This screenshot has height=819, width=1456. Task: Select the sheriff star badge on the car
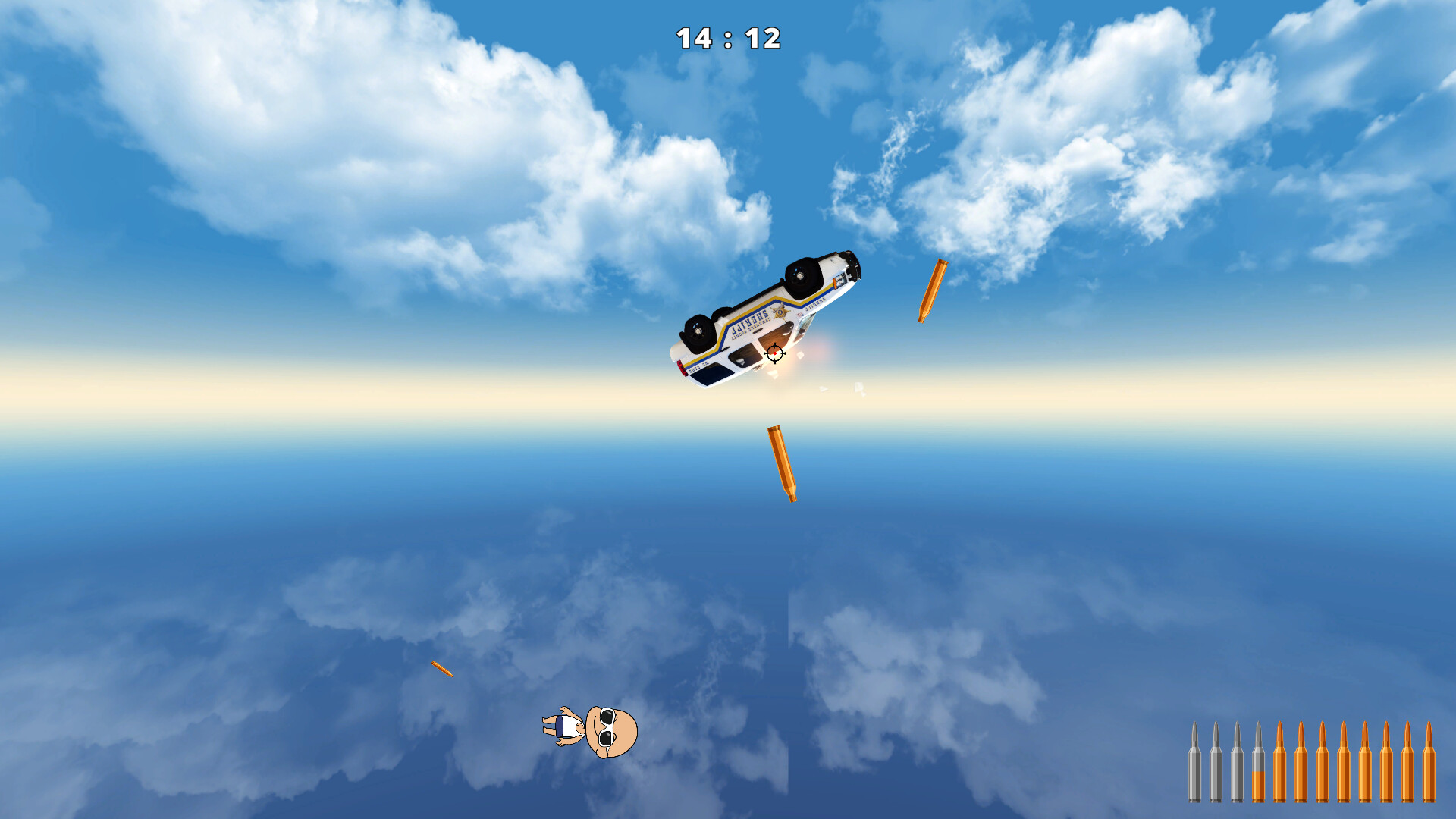(x=780, y=312)
